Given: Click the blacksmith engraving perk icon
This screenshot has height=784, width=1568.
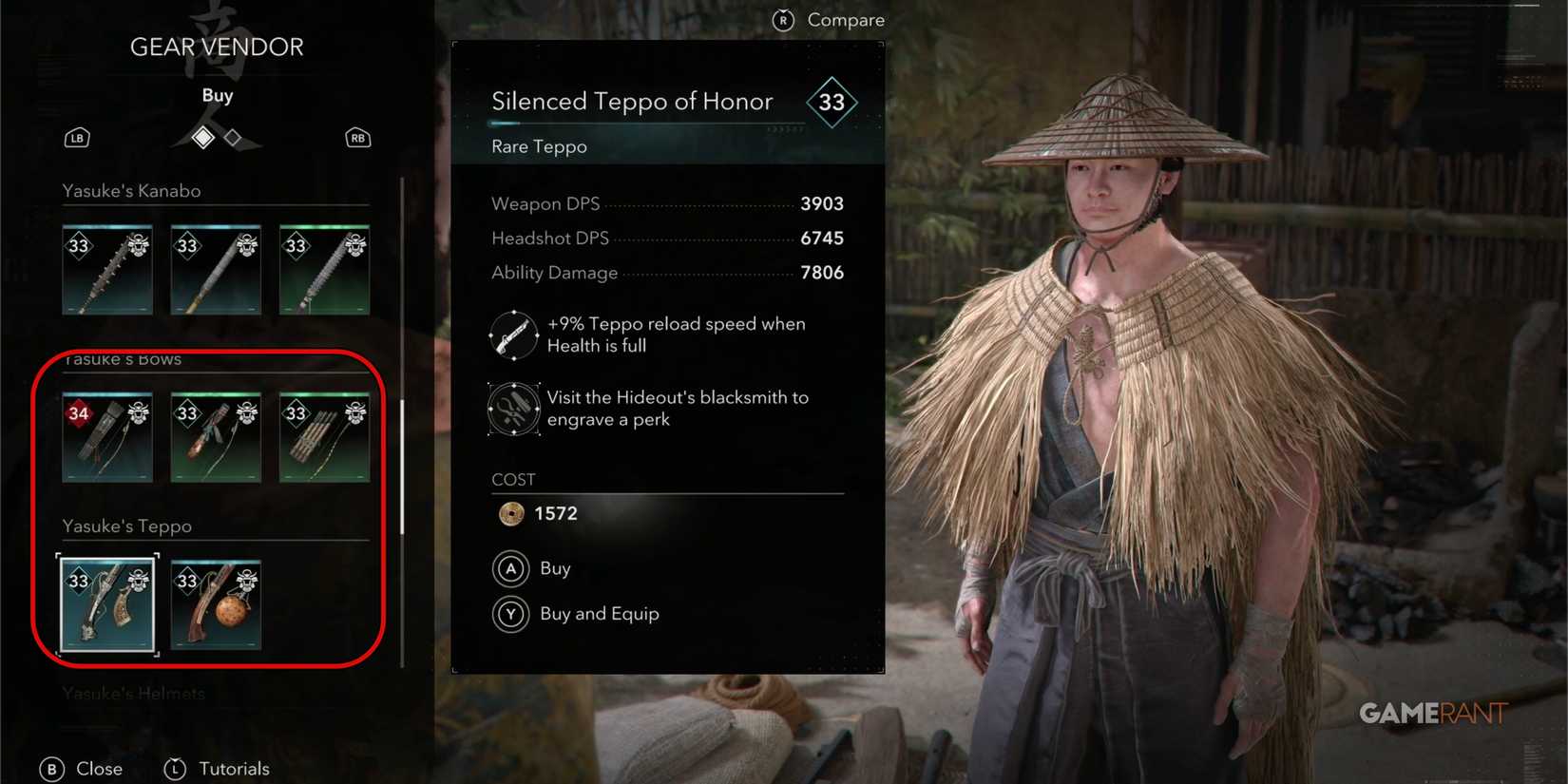Looking at the screenshot, I should click(x=513, y=409).
